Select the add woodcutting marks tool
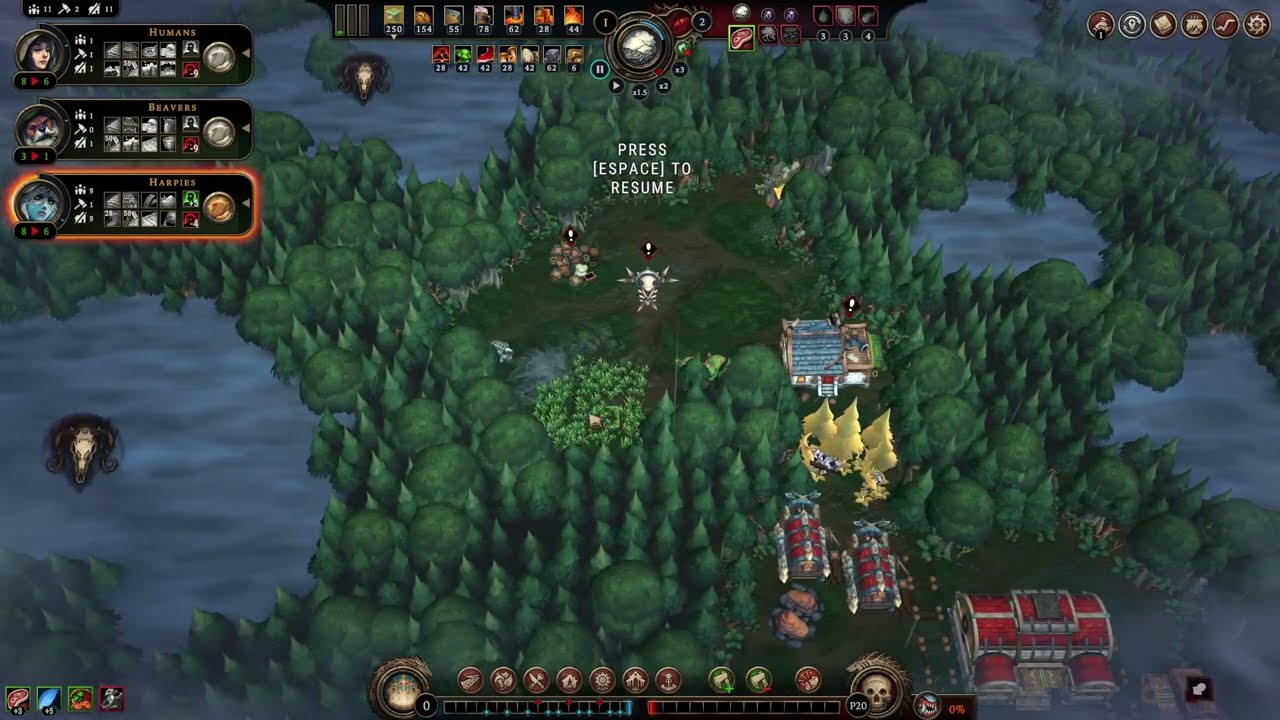 [x=722, y=681]
